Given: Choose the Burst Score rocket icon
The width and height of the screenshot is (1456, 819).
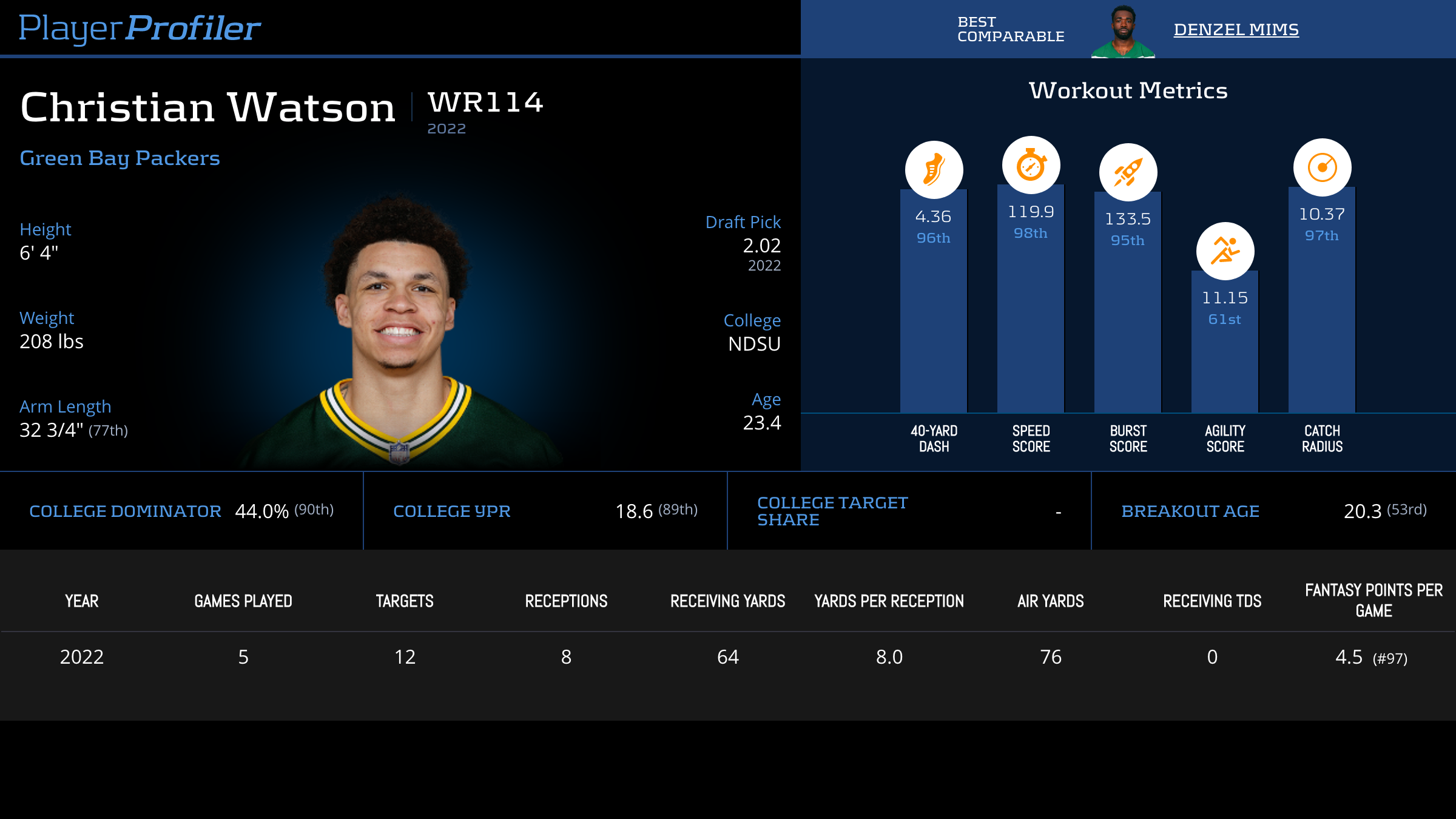Looking at the screenshot, I should (x=1128, y=172).
